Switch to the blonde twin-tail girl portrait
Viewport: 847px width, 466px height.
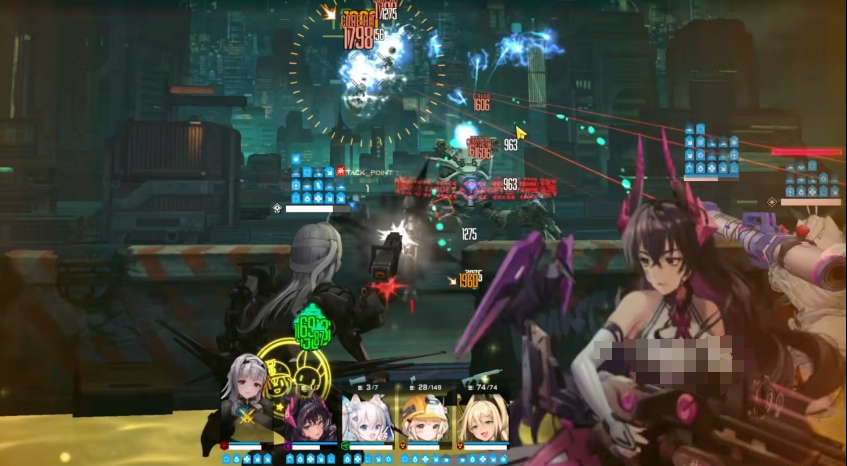tap(482, 418)
